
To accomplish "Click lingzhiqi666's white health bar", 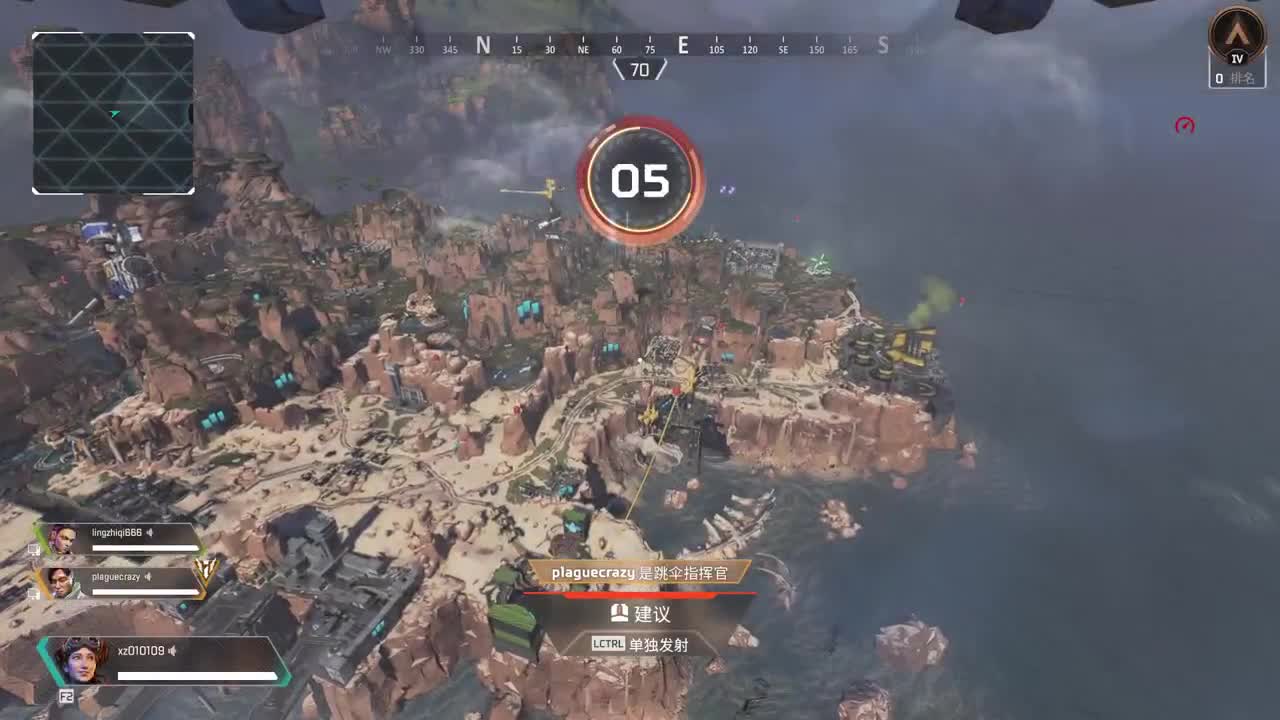I will pyautogui.click(x=143, y=547).
